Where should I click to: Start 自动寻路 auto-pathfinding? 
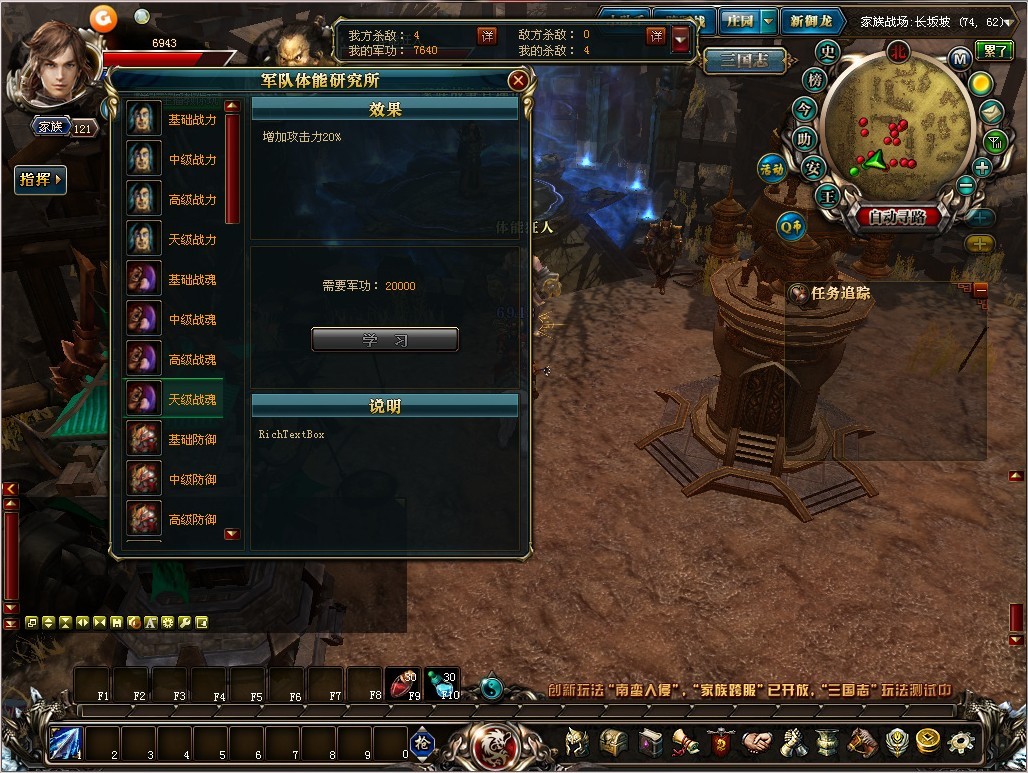click(x=897, y=216)
